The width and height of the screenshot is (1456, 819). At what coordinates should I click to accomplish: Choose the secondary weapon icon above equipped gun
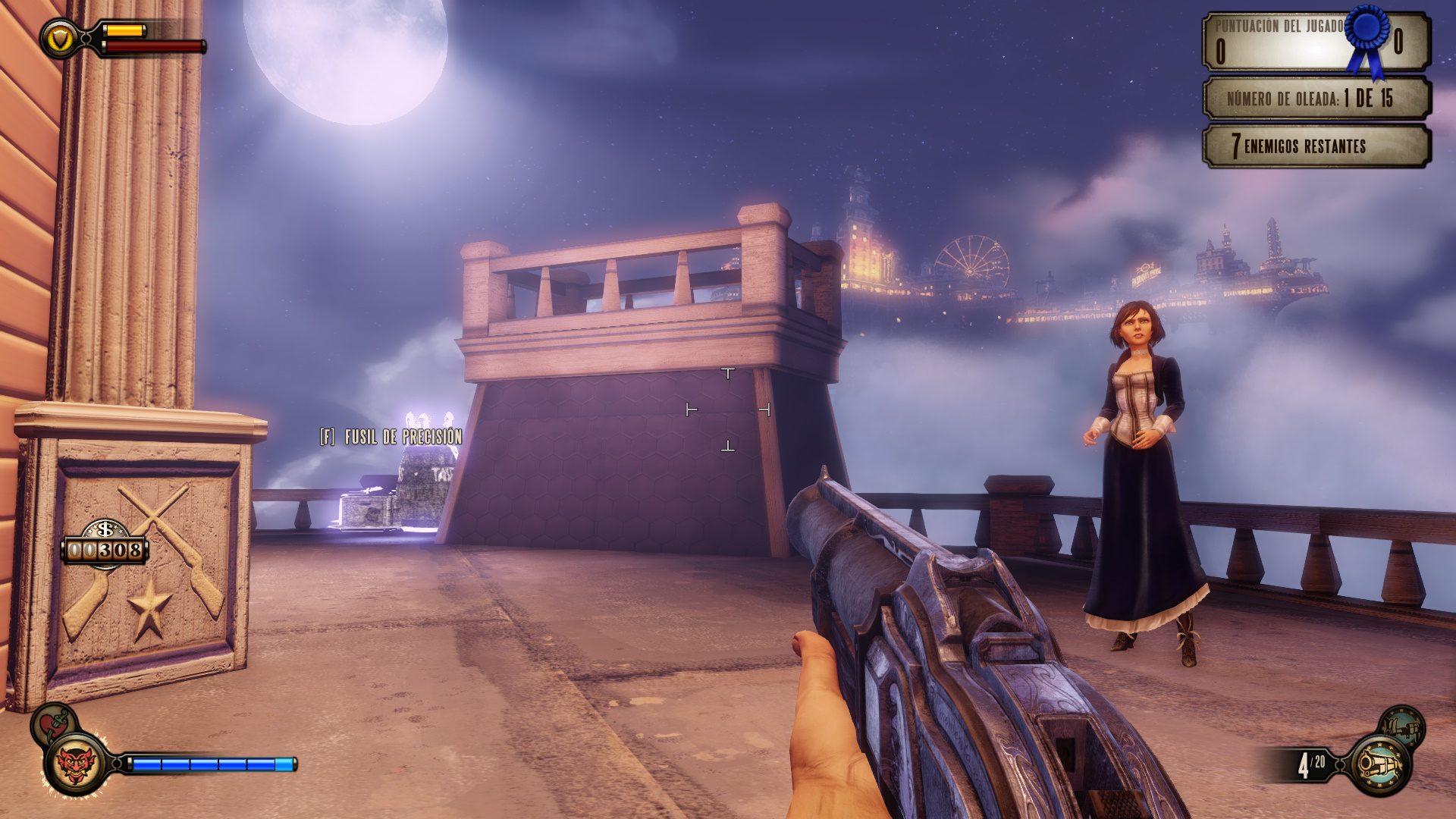1402,726
